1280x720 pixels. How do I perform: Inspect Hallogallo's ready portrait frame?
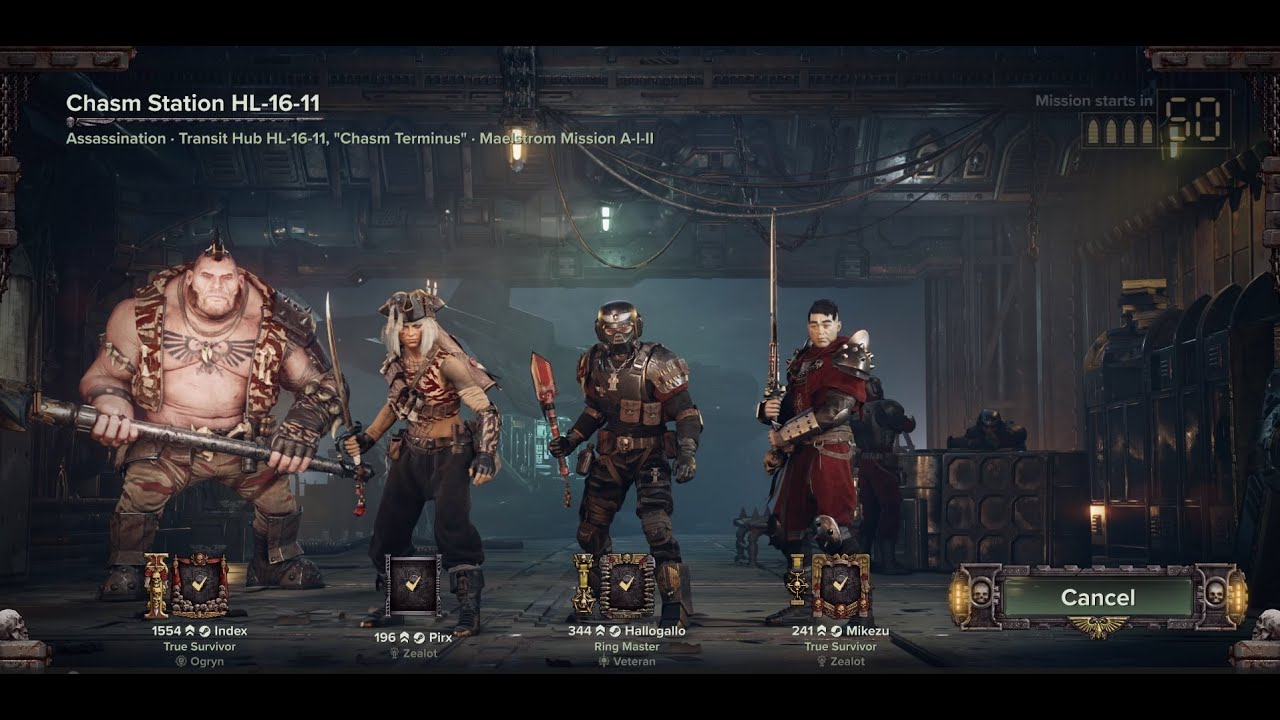[x=626, y=585]
